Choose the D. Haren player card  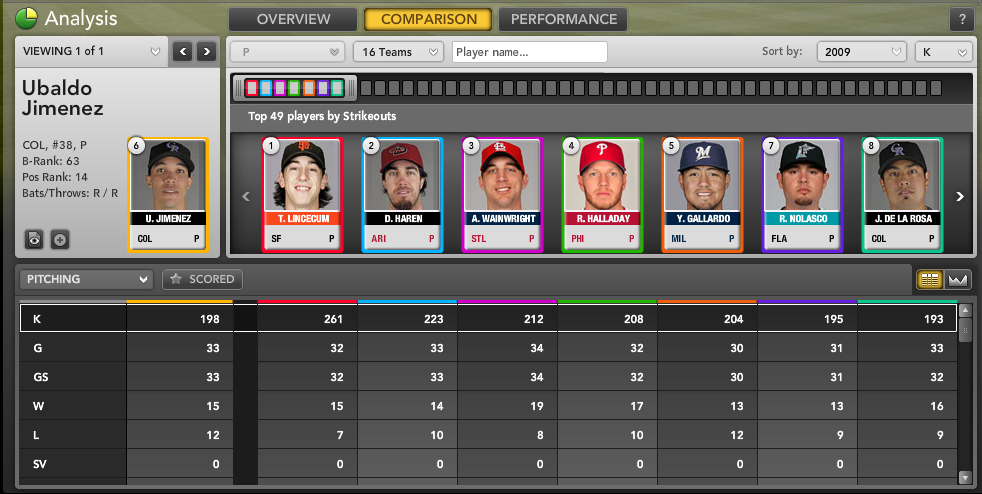pyautogui.click(x=402, y=194)
